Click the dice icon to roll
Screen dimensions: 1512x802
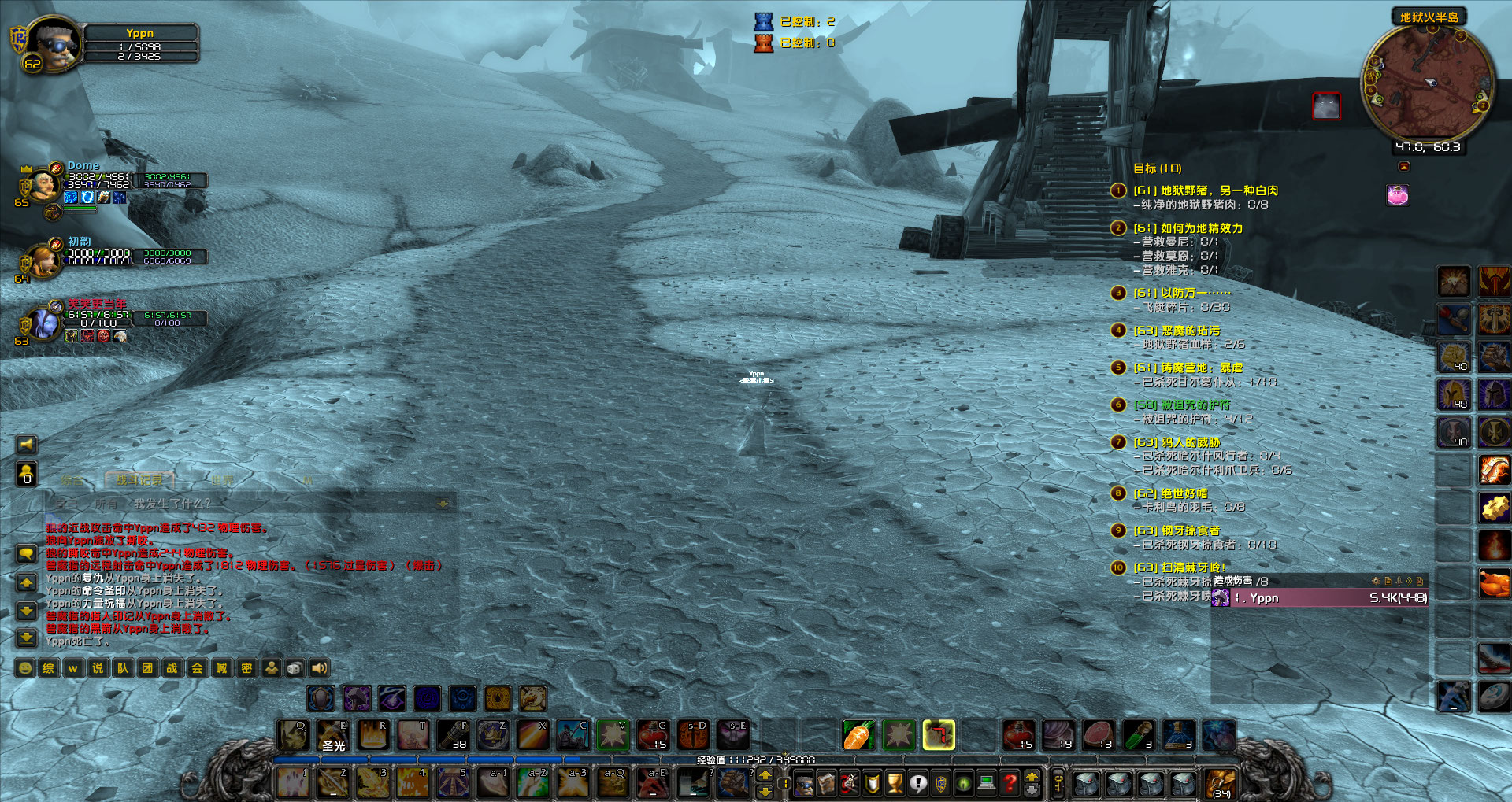click(x=295, y=668)
